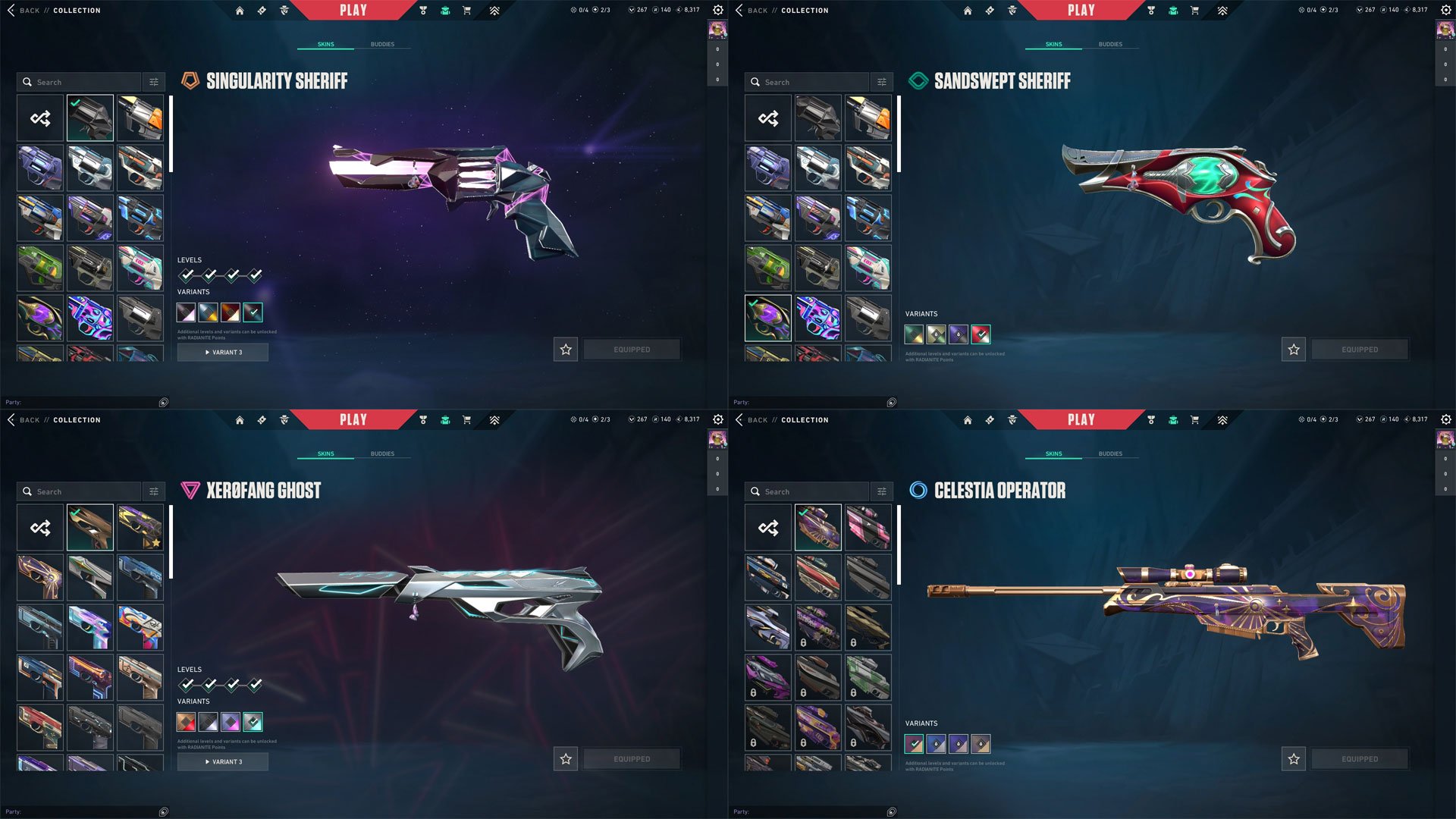
Task: Open the VARIANT 3 dropdown for Xerofang Ghost
Action: click(222, 761)
